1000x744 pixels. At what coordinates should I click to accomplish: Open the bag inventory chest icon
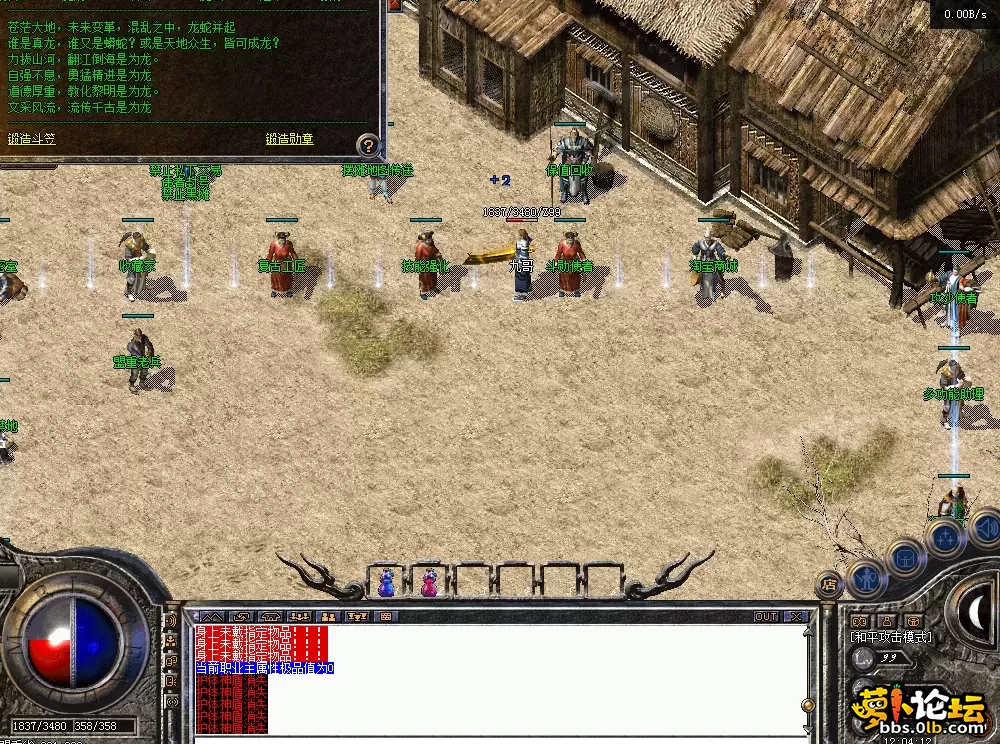pyautogui.click(x=906, y=558)
